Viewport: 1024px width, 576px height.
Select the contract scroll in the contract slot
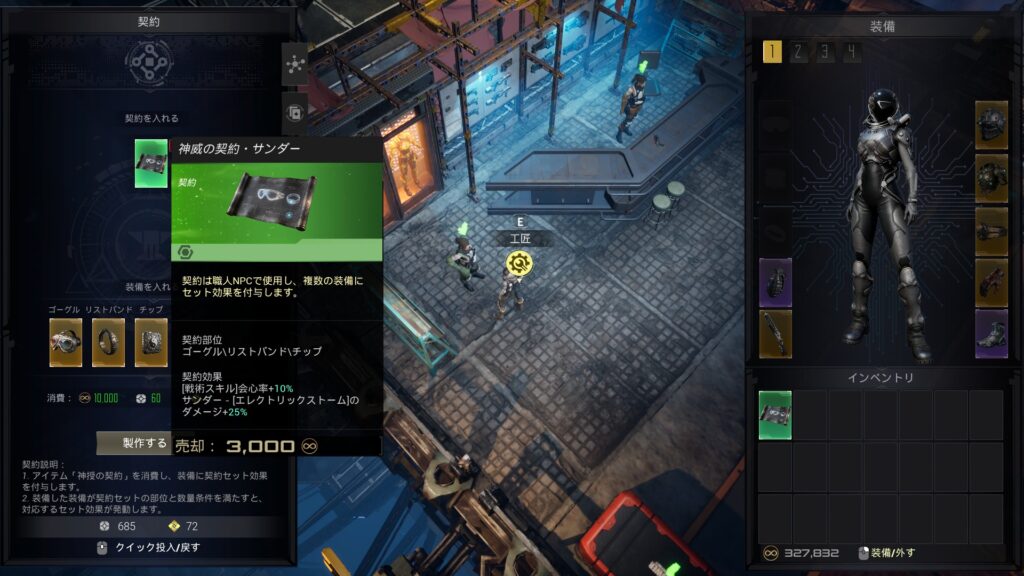[151, 164]
